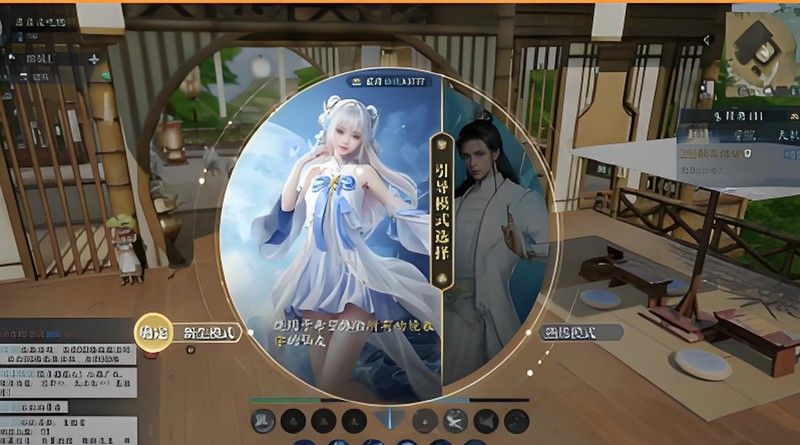Click the golden round button left of the circle
Image resolution: width=800 pixels, height=445 pixels.
(151, 330)
